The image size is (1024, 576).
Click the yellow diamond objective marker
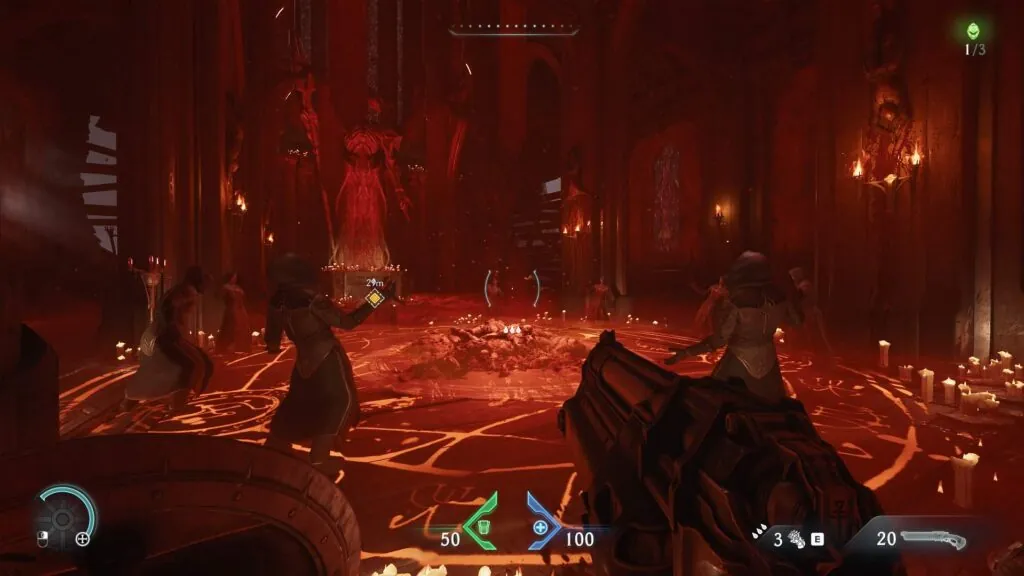point(374,298)
